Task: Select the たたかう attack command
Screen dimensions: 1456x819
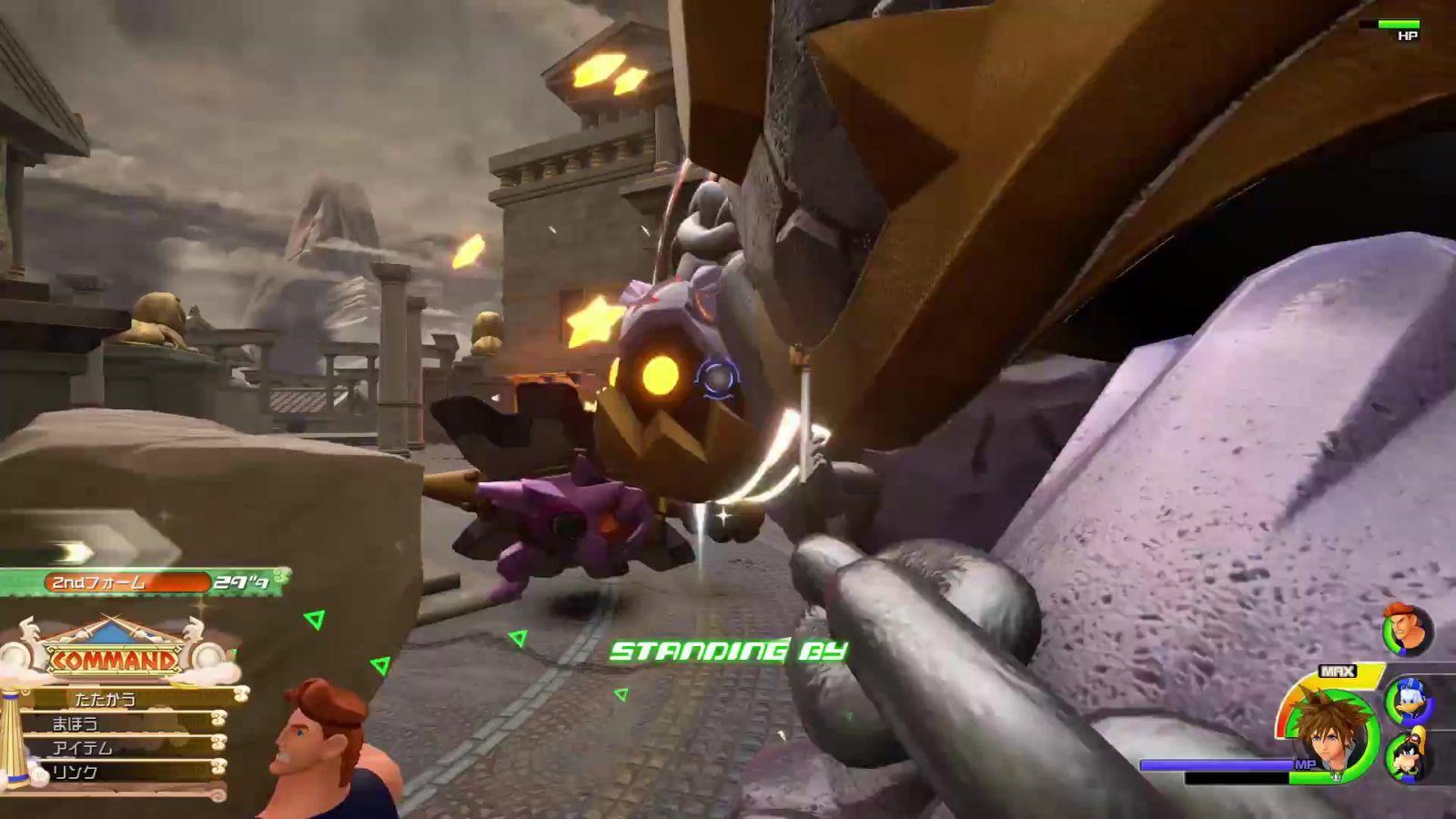Action: (107, 699)
